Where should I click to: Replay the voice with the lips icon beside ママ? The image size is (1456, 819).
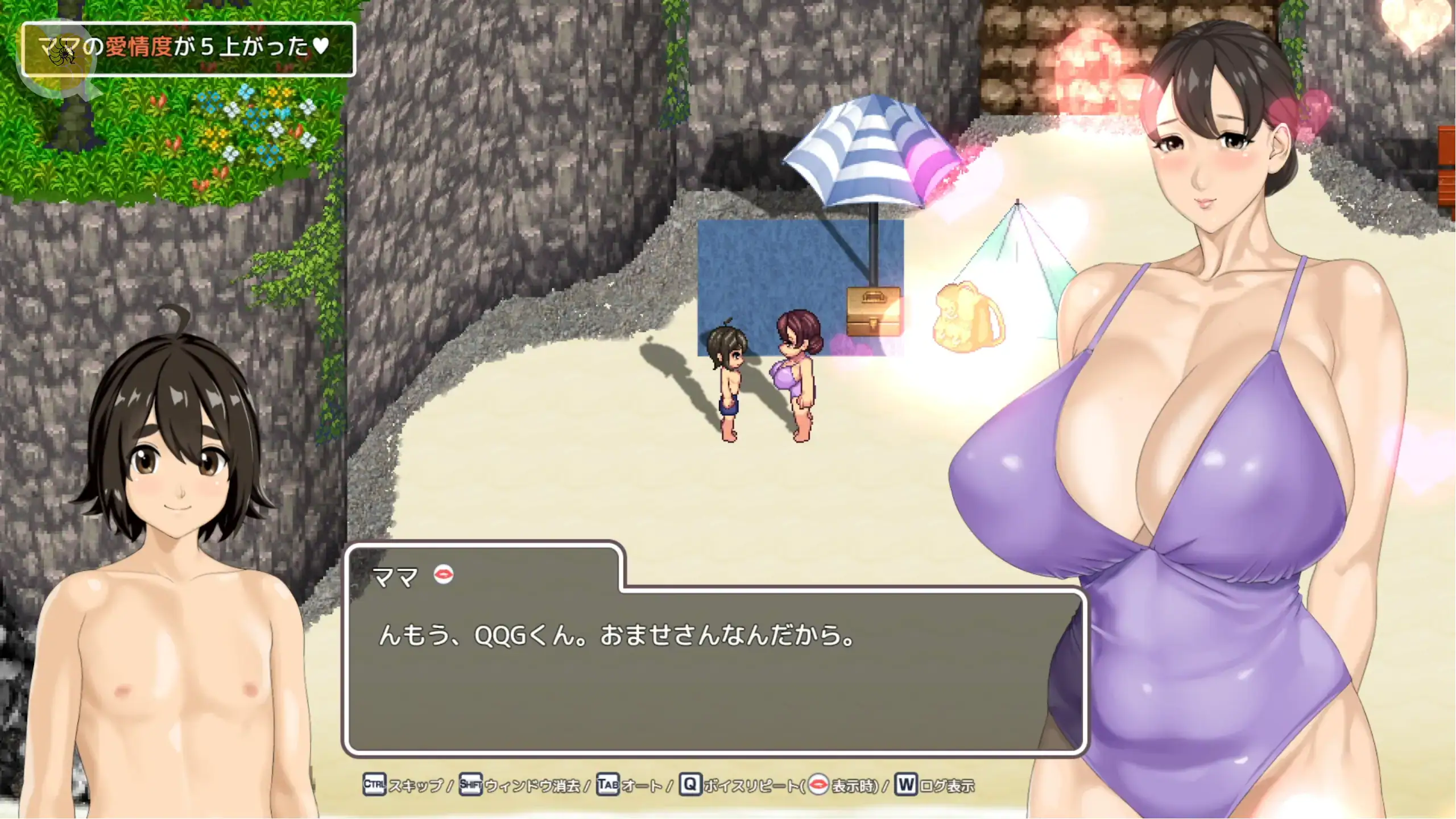[x=444, y=575]
